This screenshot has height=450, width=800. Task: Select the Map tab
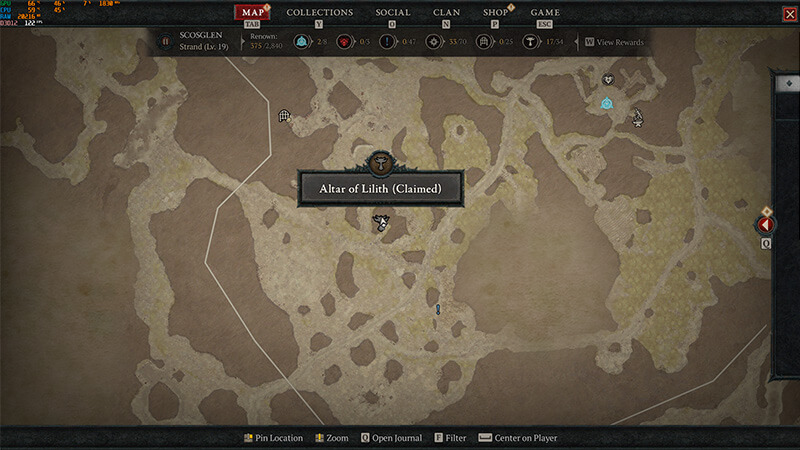[x=251, y=13]
